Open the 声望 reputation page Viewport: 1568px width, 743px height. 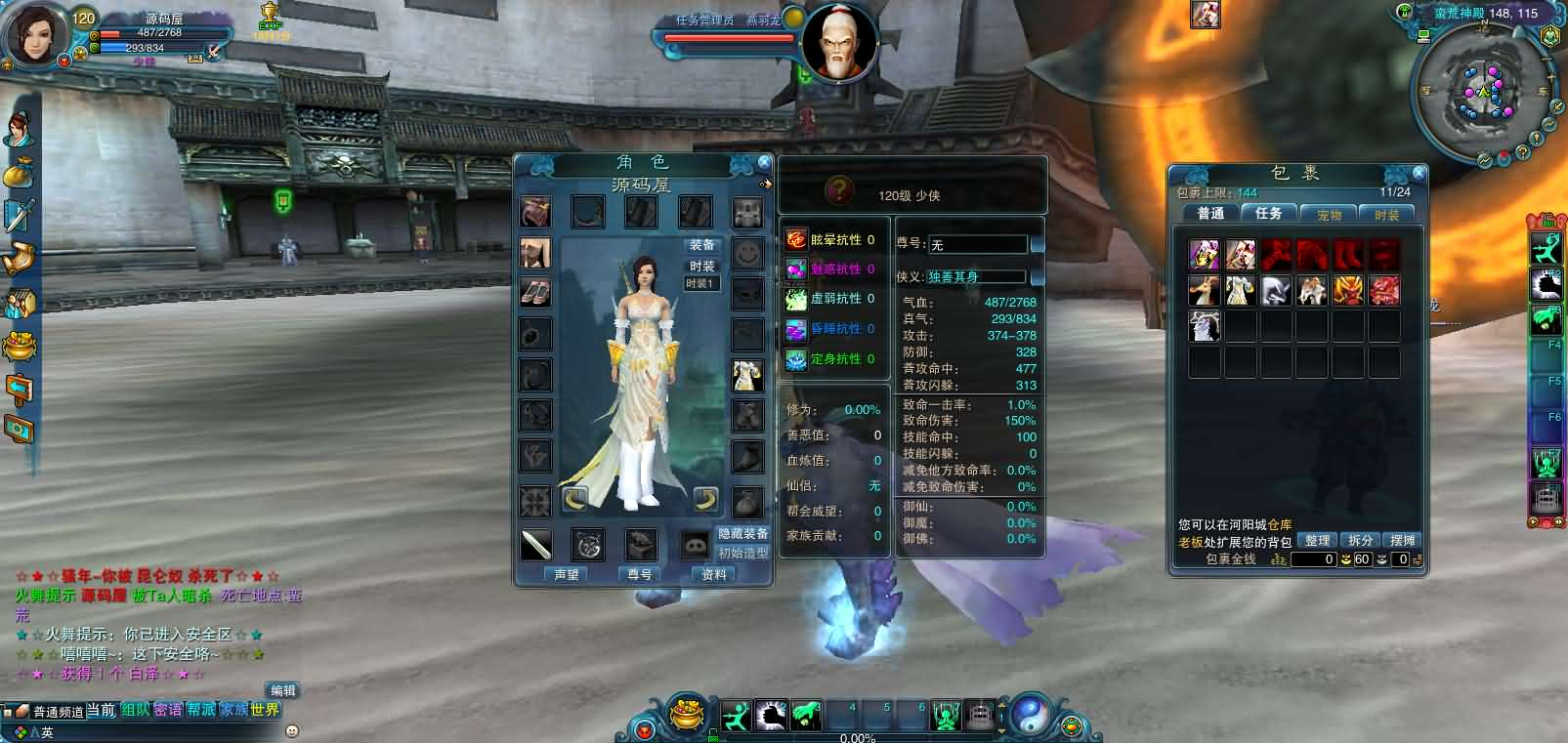(x=567, y=574)
